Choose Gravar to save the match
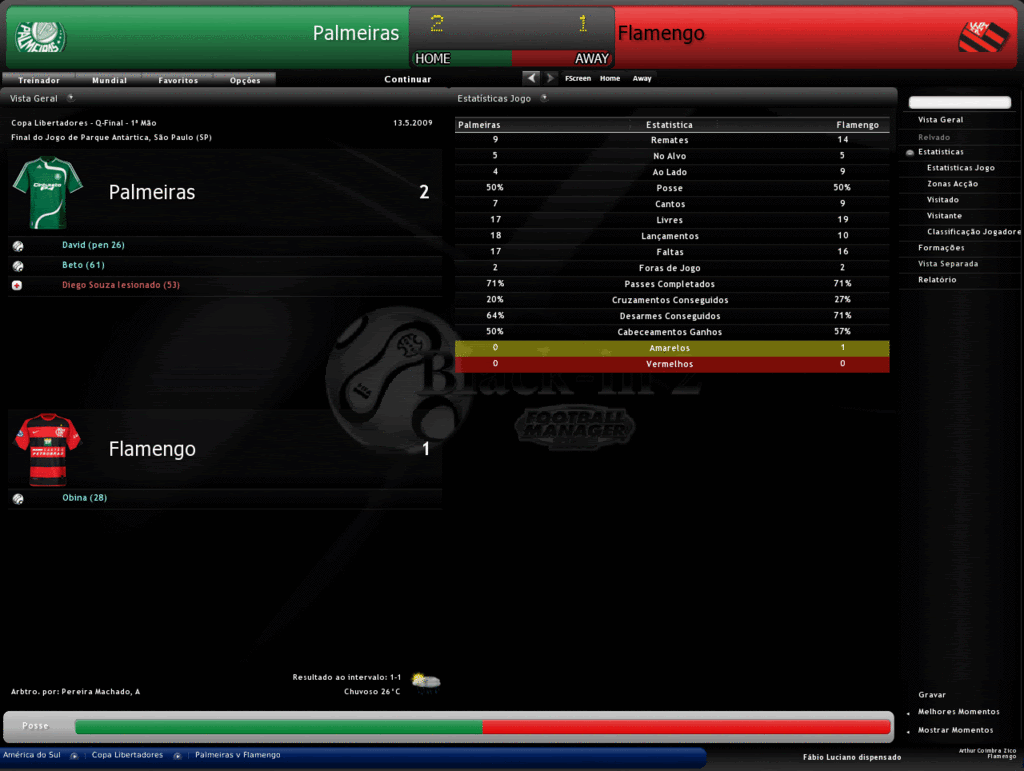The width and height of the screenshot is (1024, 771). [932, 695]
